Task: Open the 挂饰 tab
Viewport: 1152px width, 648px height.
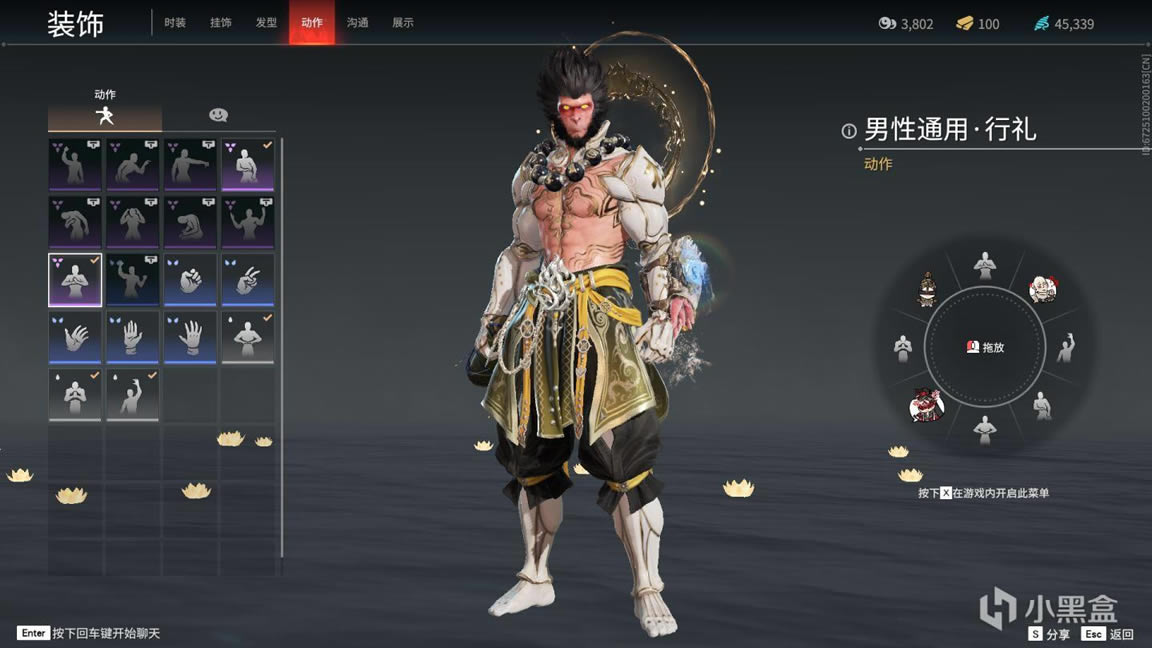Action: [x=221, y=23]
